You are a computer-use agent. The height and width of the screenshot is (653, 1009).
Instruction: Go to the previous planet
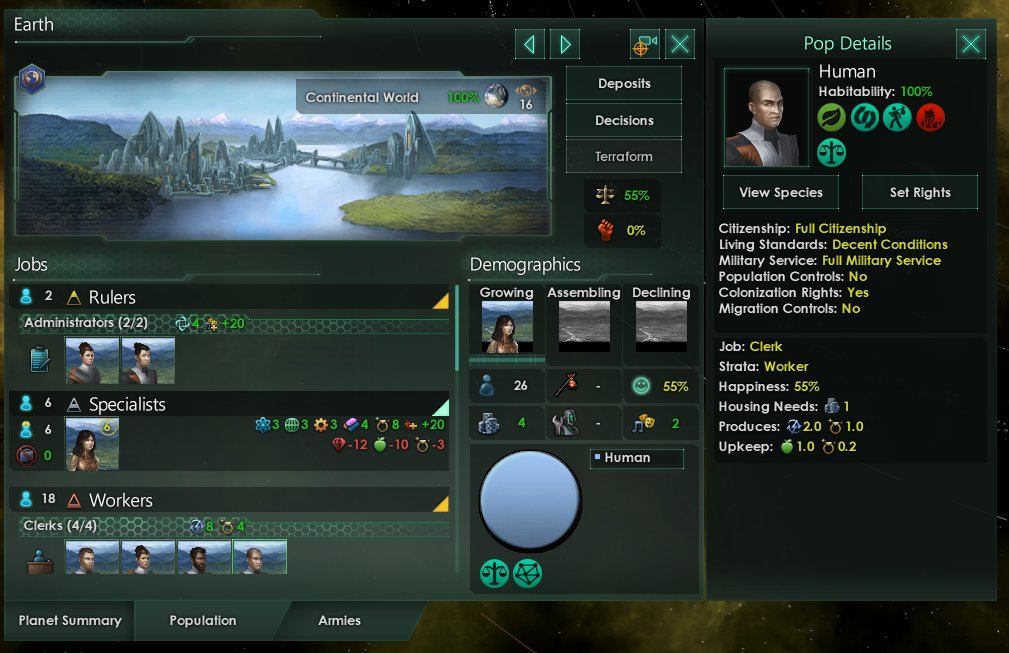530,44
